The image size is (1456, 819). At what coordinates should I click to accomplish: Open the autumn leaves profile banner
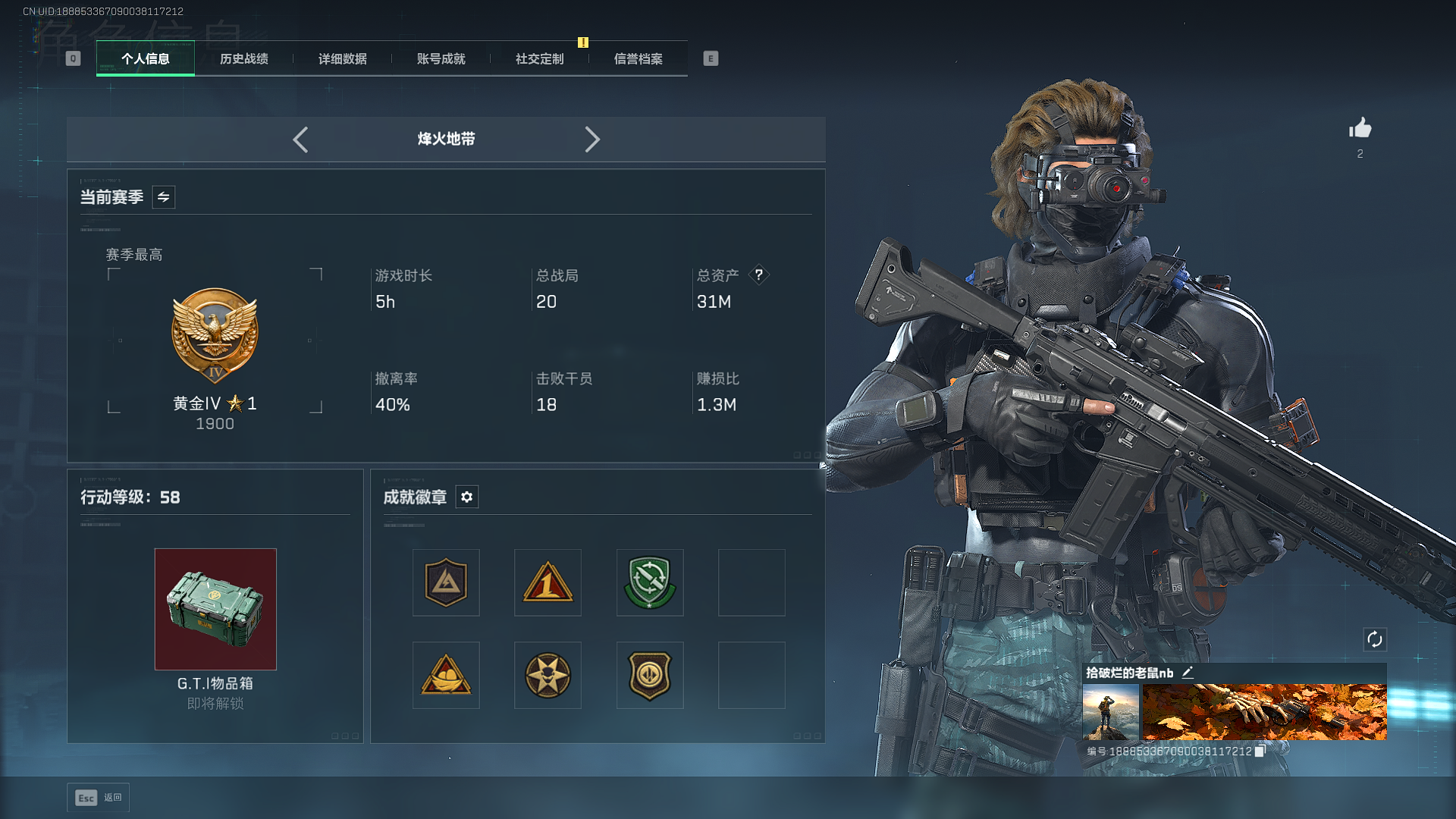pos(1264,712)
